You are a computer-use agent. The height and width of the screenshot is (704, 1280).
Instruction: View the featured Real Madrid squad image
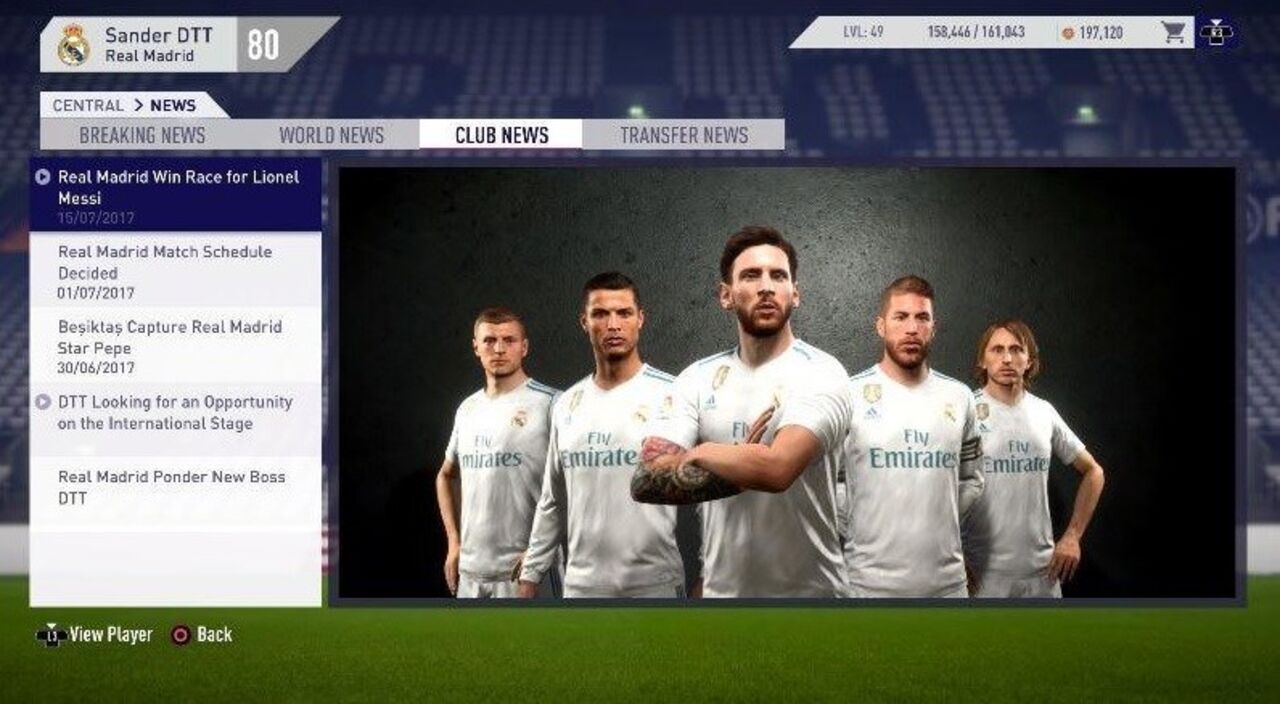click(x=786, y=383)
